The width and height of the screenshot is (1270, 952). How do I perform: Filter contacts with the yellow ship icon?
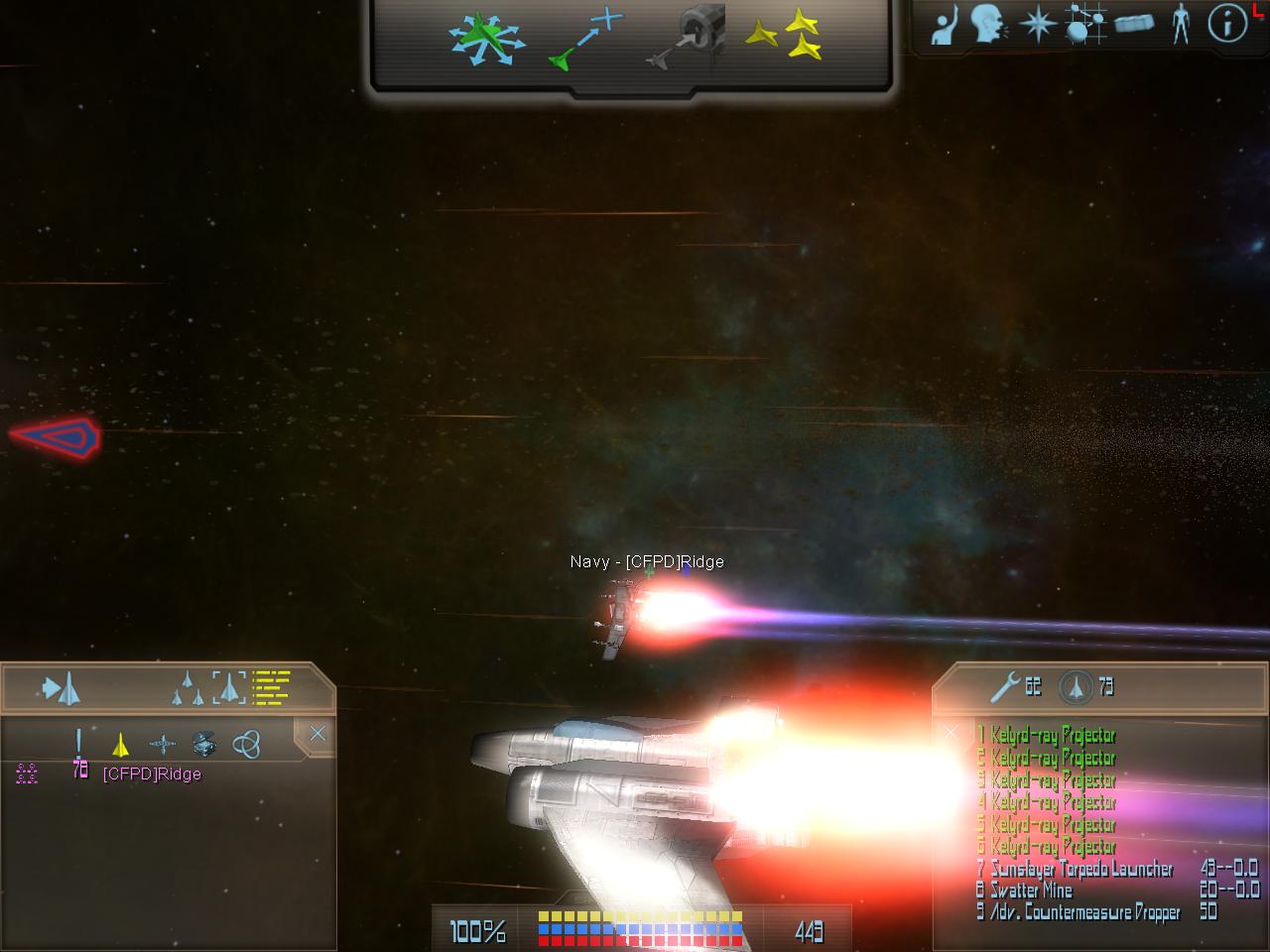coord(120,744)
